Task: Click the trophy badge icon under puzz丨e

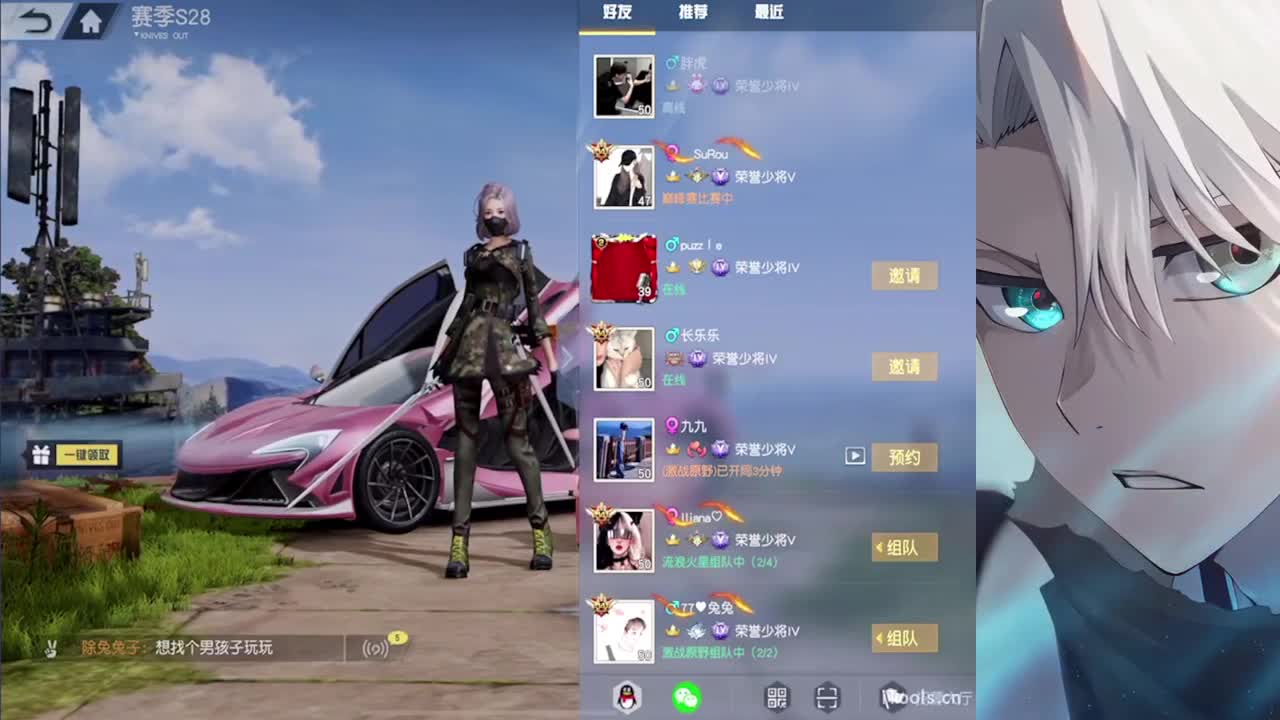Action: 696,266
